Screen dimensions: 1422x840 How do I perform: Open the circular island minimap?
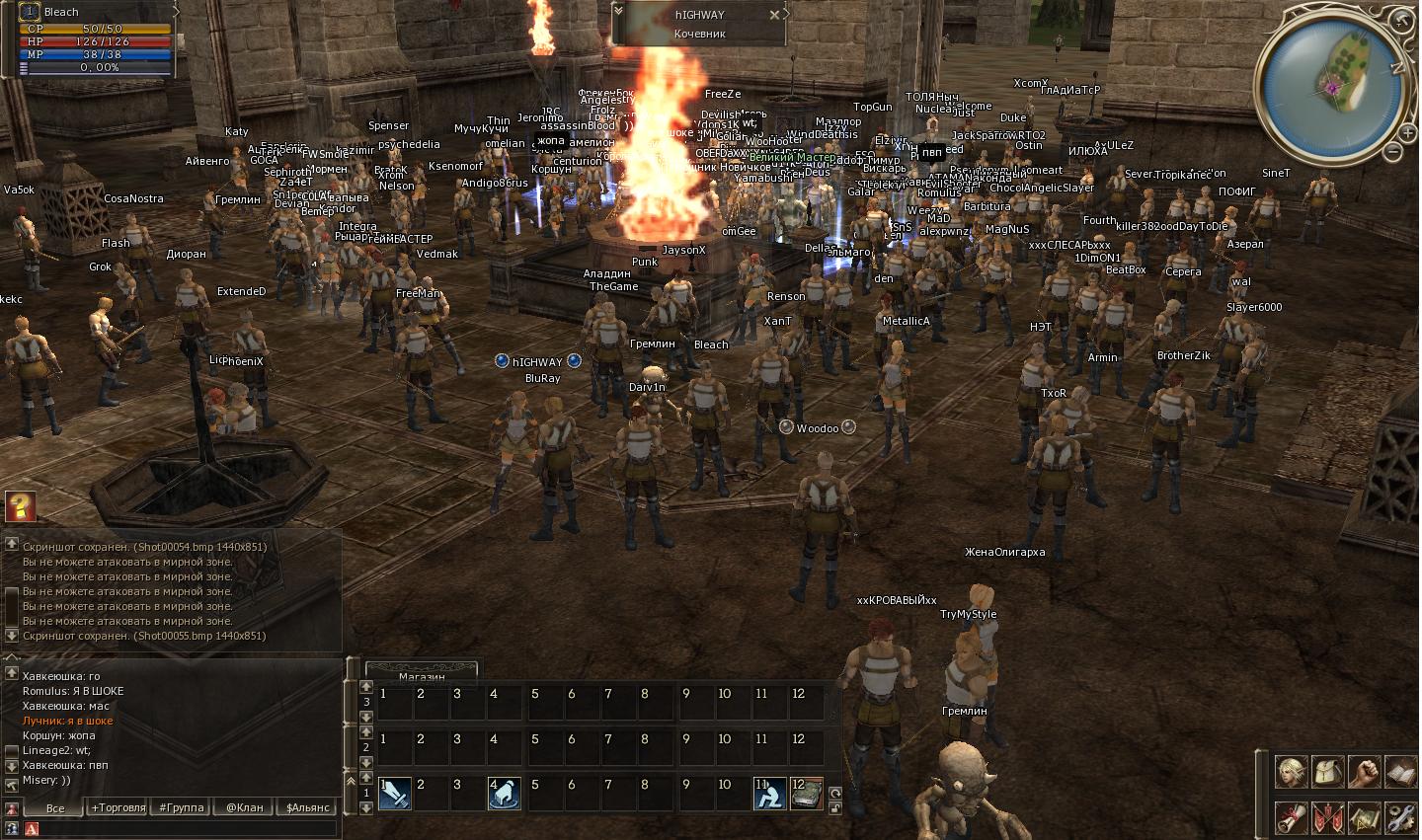click(1332, 87)
